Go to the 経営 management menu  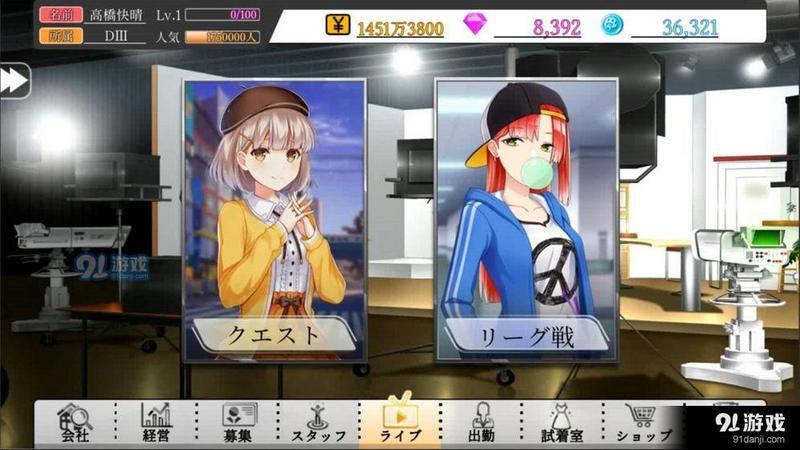156,424
